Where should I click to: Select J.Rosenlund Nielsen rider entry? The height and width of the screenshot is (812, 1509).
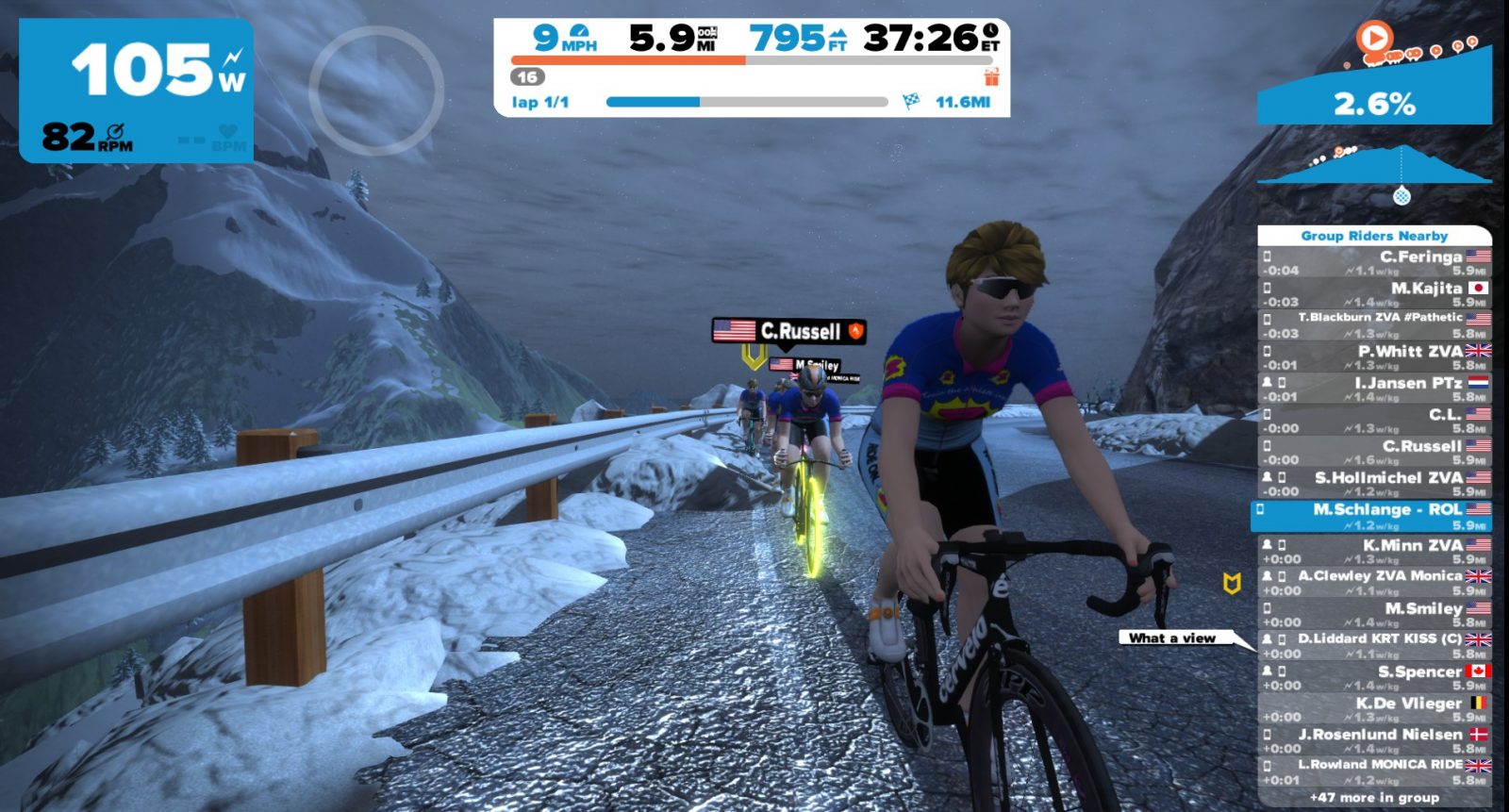1374,740
